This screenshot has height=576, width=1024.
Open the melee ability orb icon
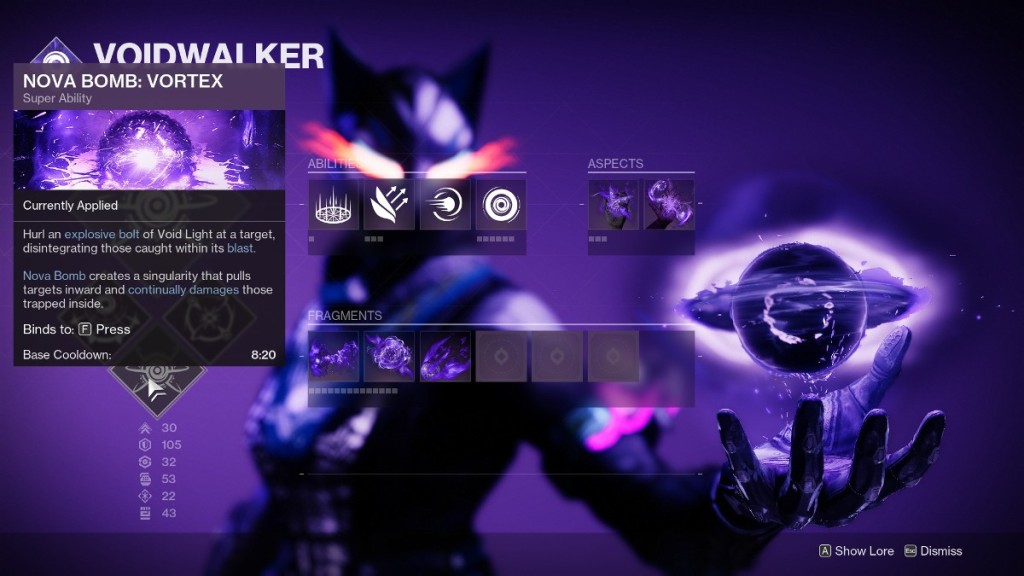[x=445, y=204]
